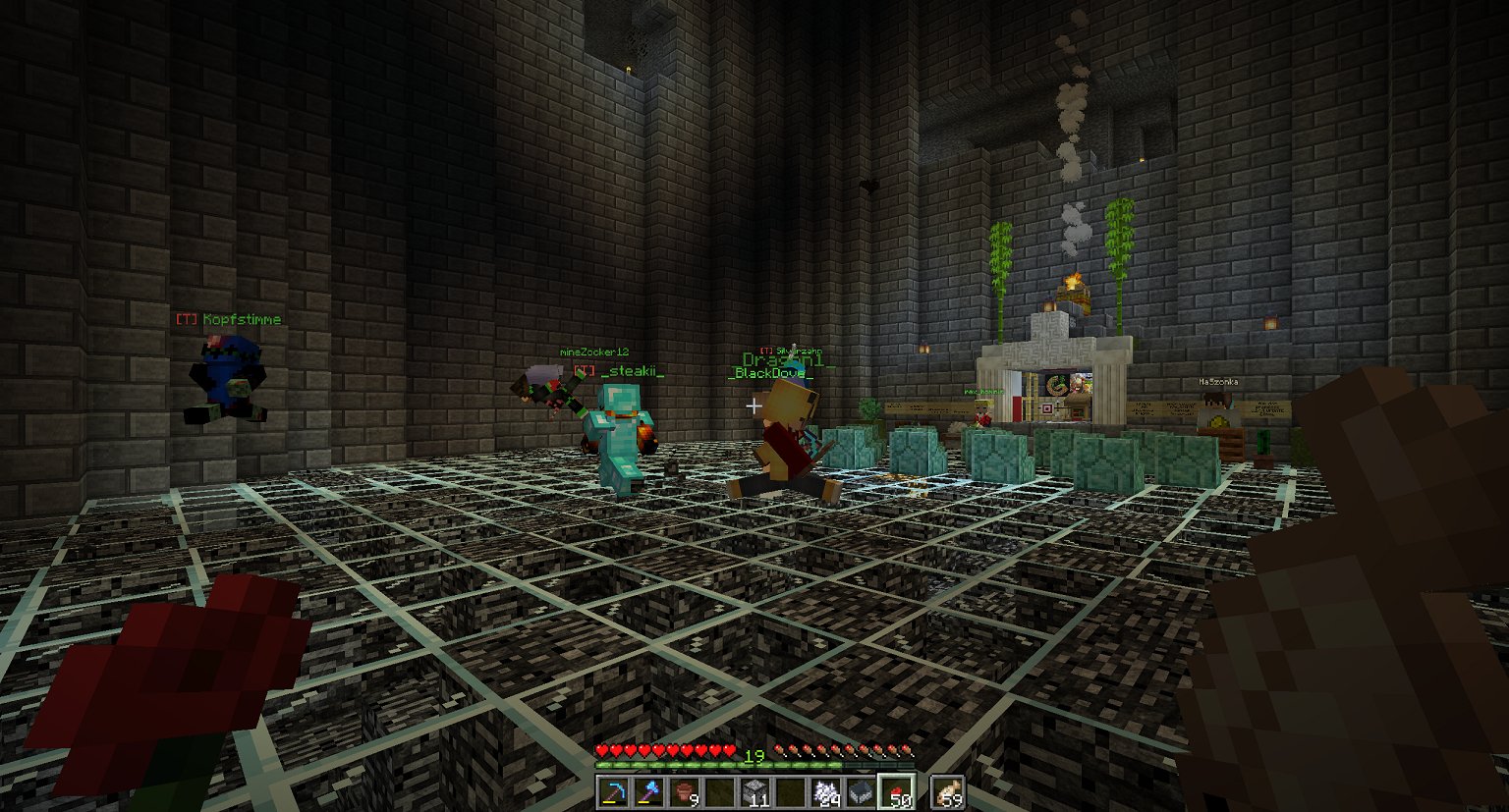Choose the flower pot stack of 9
1509x812 pixels.
pyautogui.click(x=685, y=791)
